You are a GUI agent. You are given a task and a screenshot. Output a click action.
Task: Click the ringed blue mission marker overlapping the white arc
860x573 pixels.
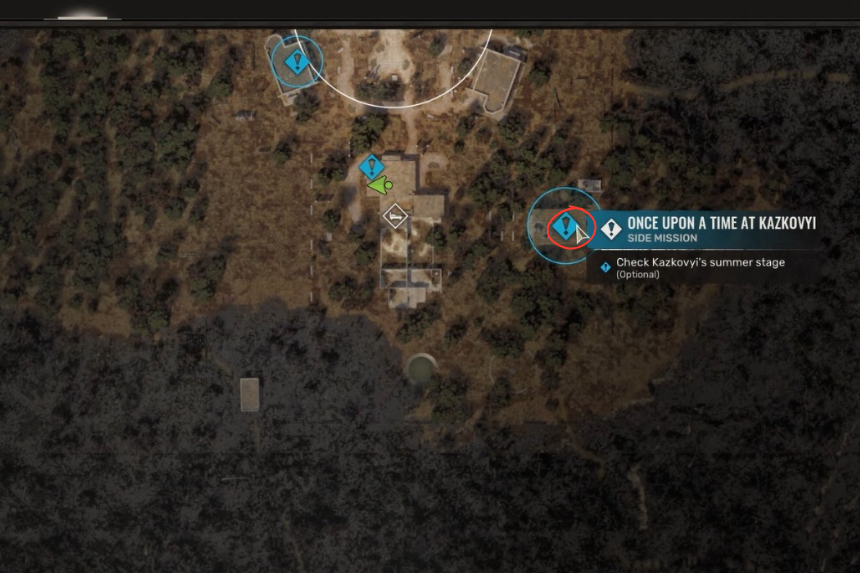[295, 62]
